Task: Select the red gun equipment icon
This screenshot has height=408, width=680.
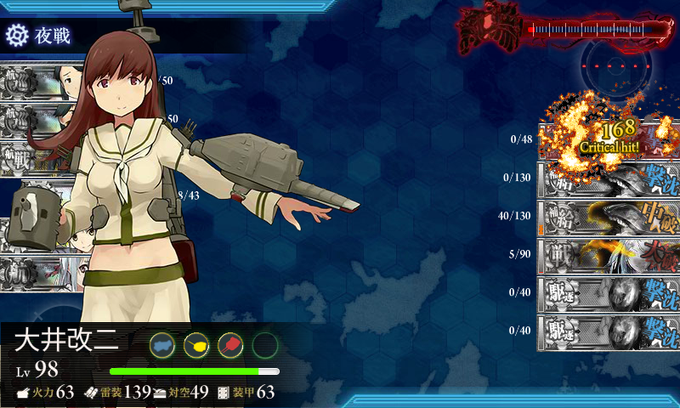Action: [230, 346]
